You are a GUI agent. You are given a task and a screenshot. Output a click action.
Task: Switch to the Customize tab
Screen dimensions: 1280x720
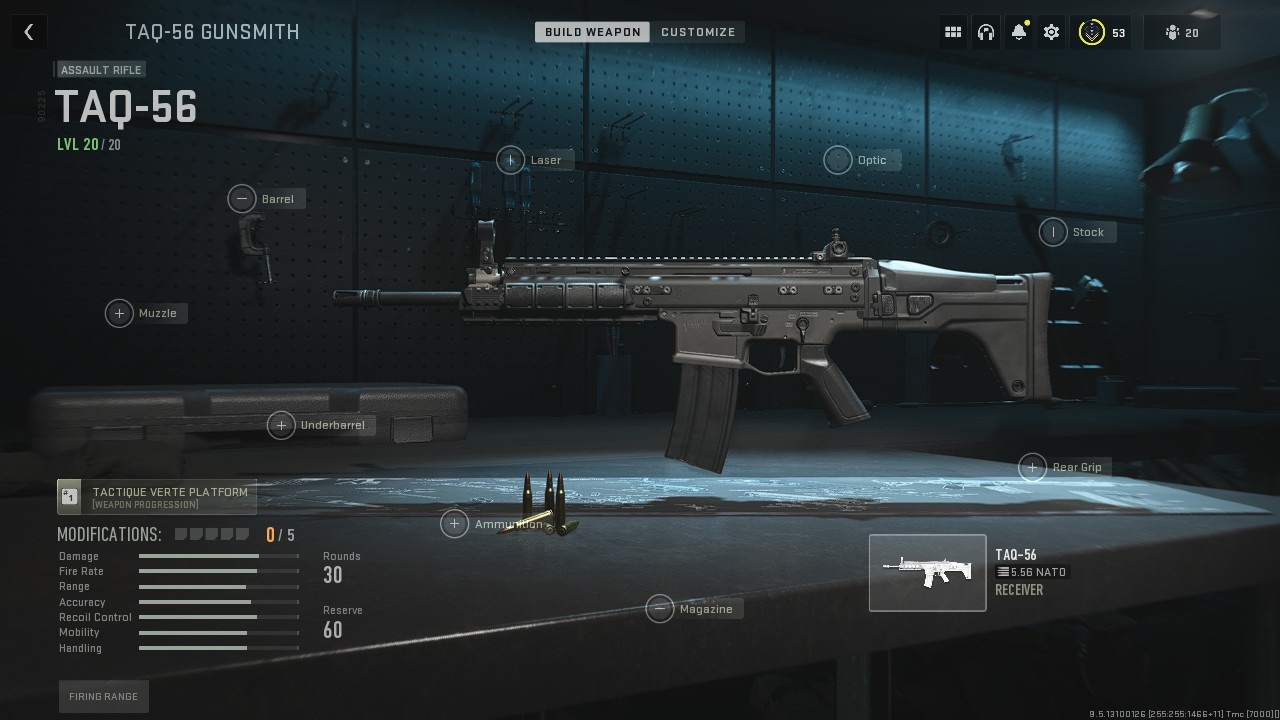tap(698, 31)
